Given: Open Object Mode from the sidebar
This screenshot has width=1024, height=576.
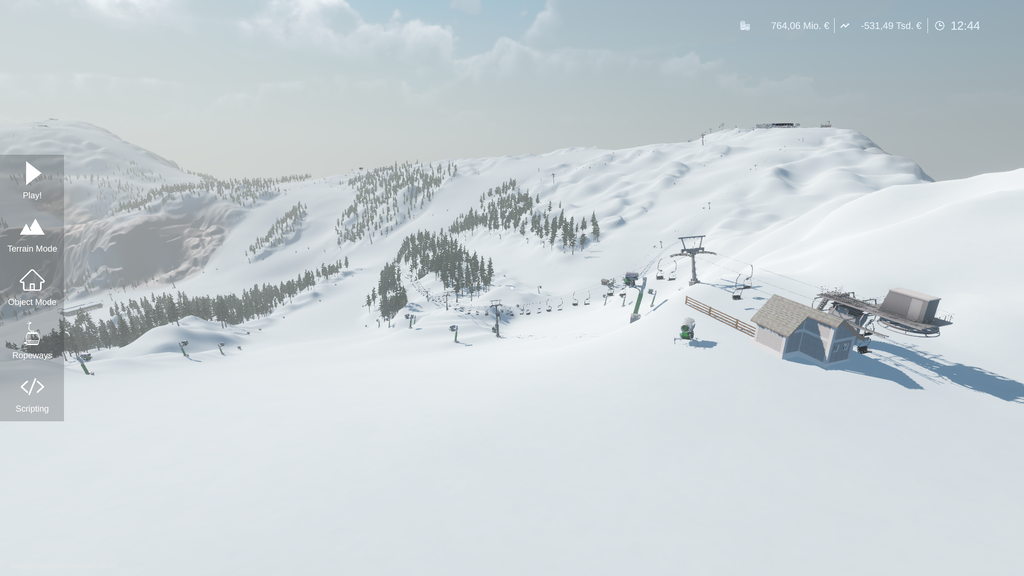Looking at the screenshot, I should click(32, 287).
